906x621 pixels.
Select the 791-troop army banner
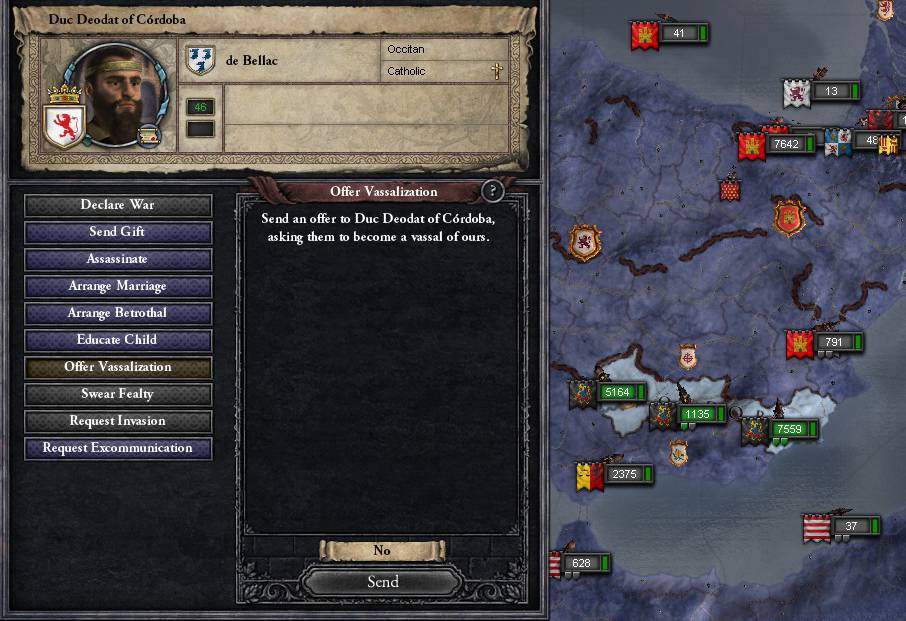(x=832, y=342)
